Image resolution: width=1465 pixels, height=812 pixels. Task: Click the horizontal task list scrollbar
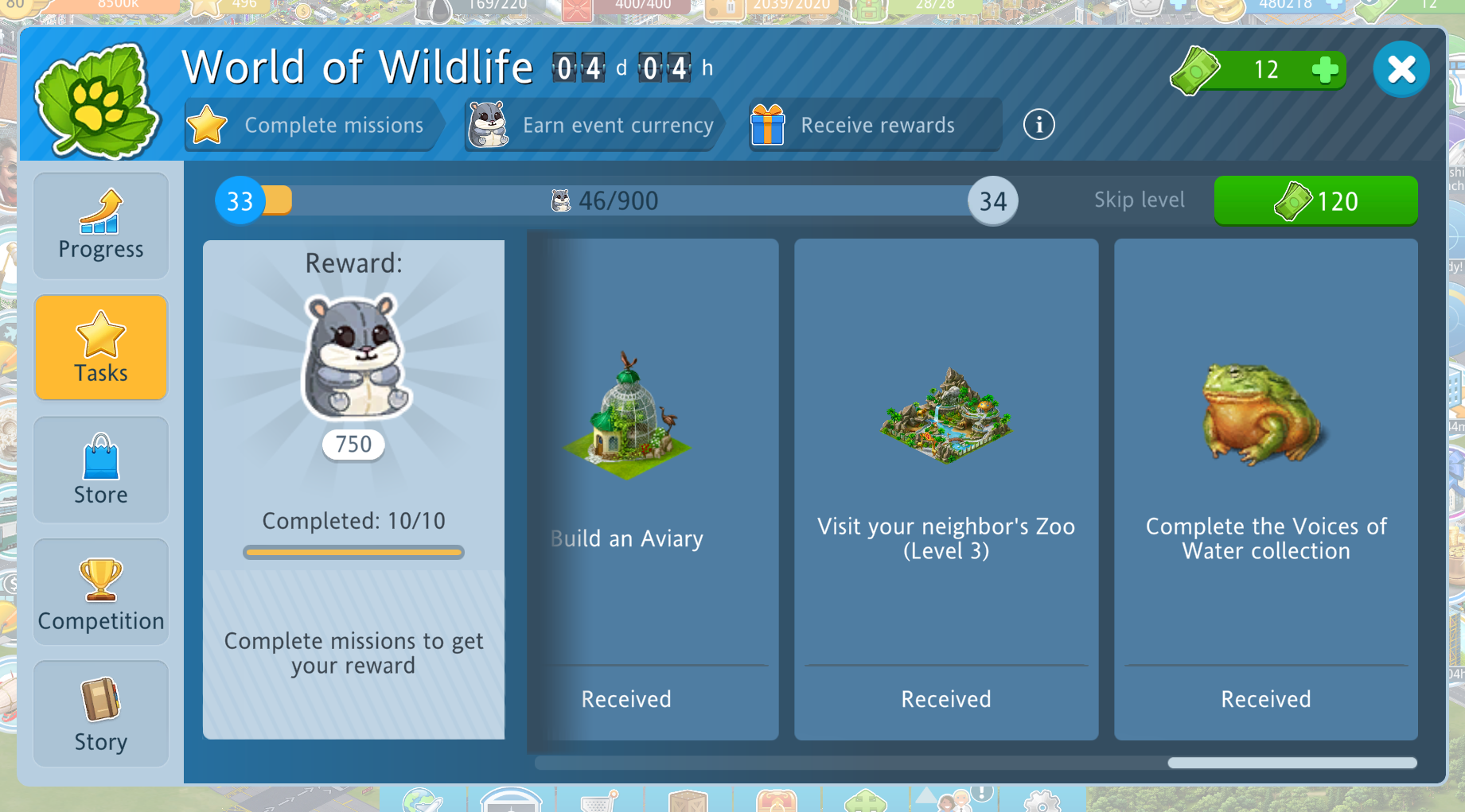point(1292,763)
